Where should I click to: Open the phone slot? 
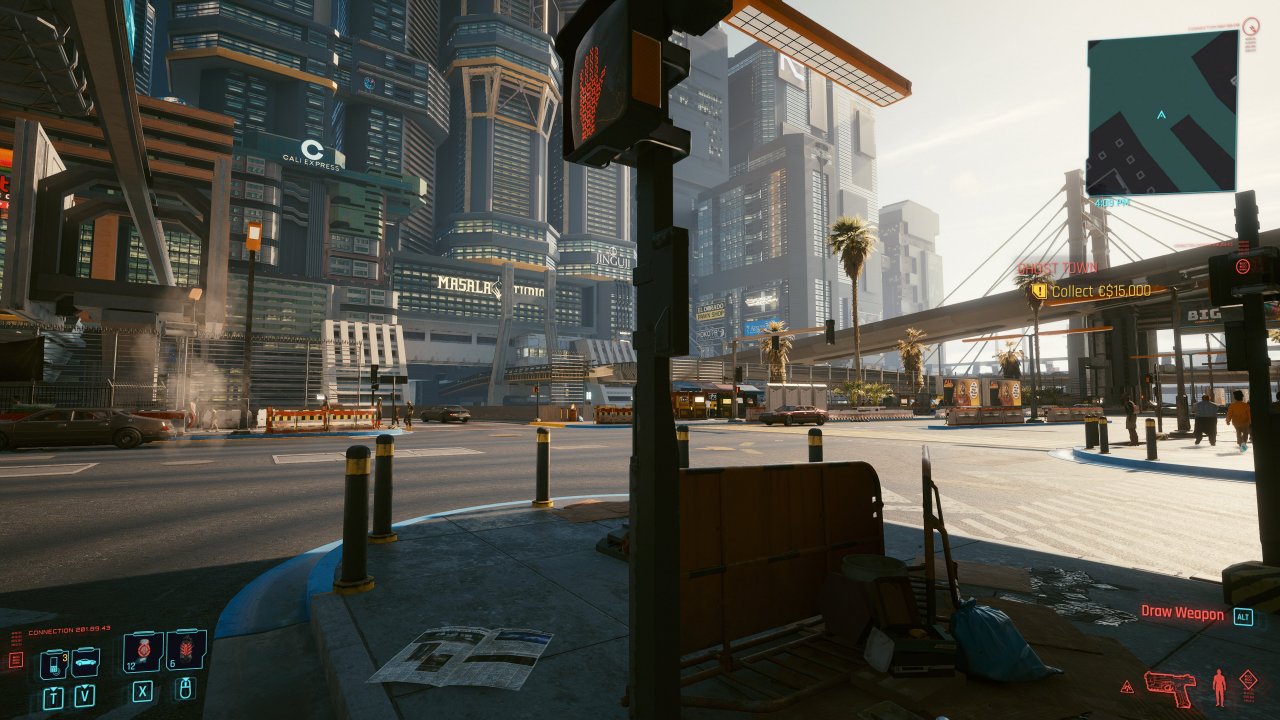pyautogui.click(x=53, y=663)
